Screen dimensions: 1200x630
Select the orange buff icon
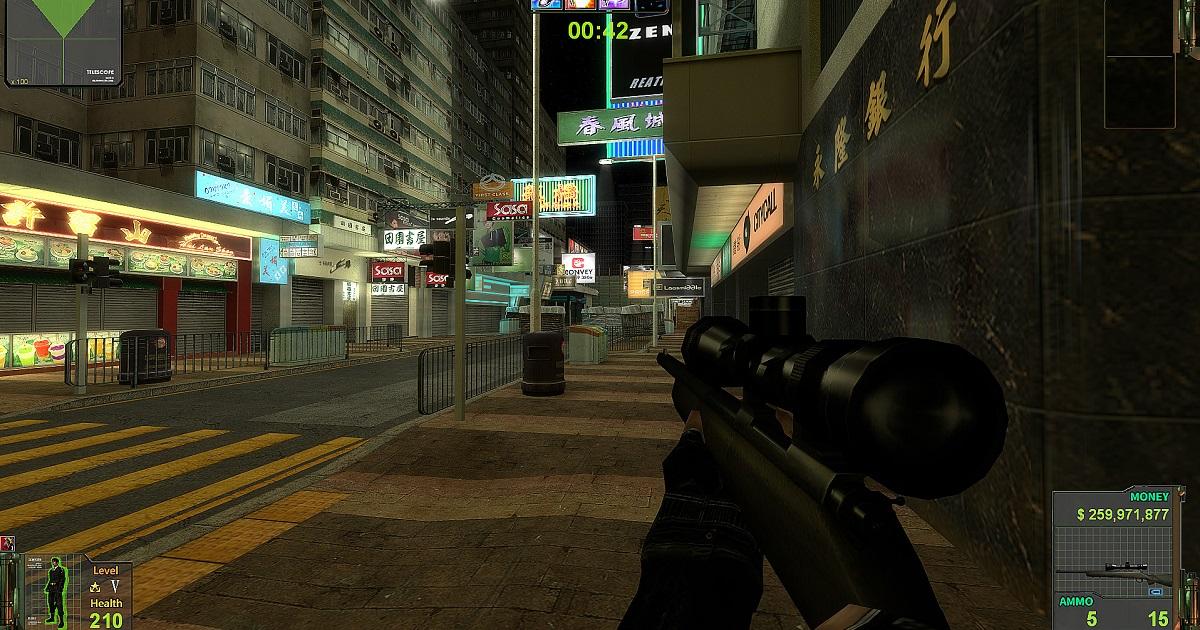click(582, 4)
